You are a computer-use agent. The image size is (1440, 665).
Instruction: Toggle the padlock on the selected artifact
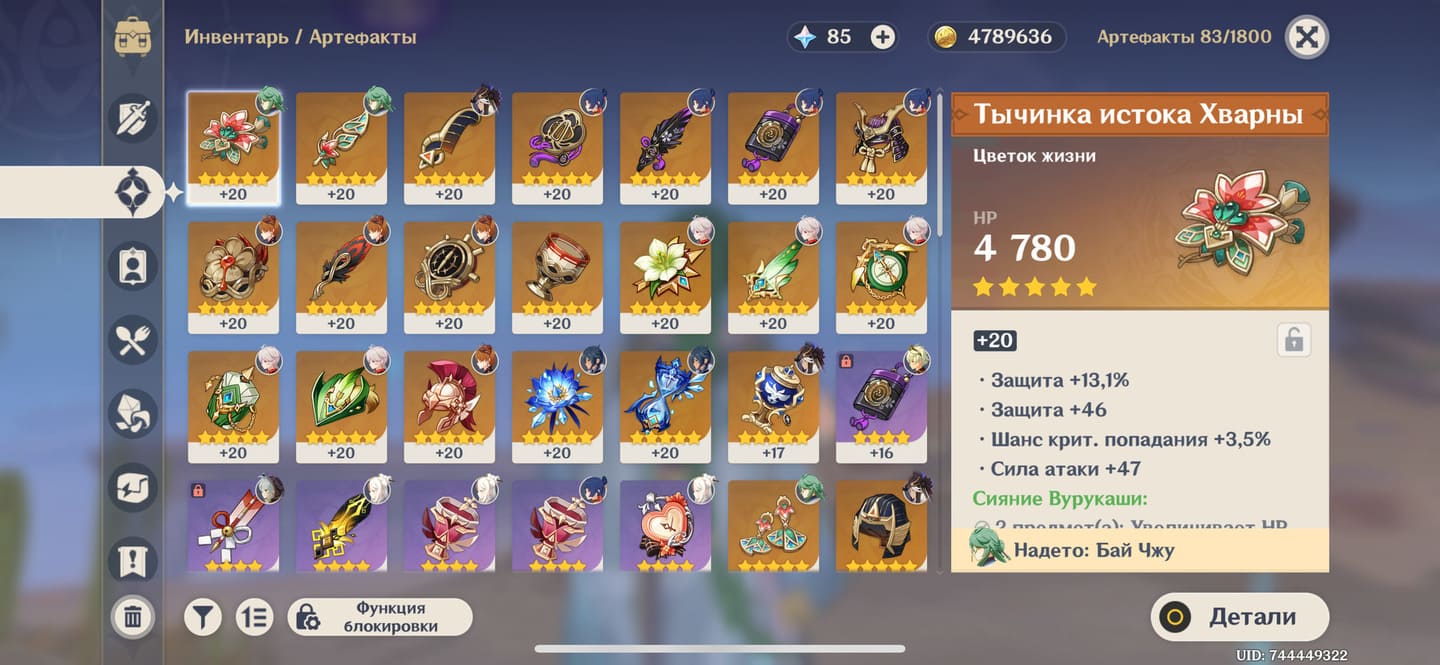1293,341
